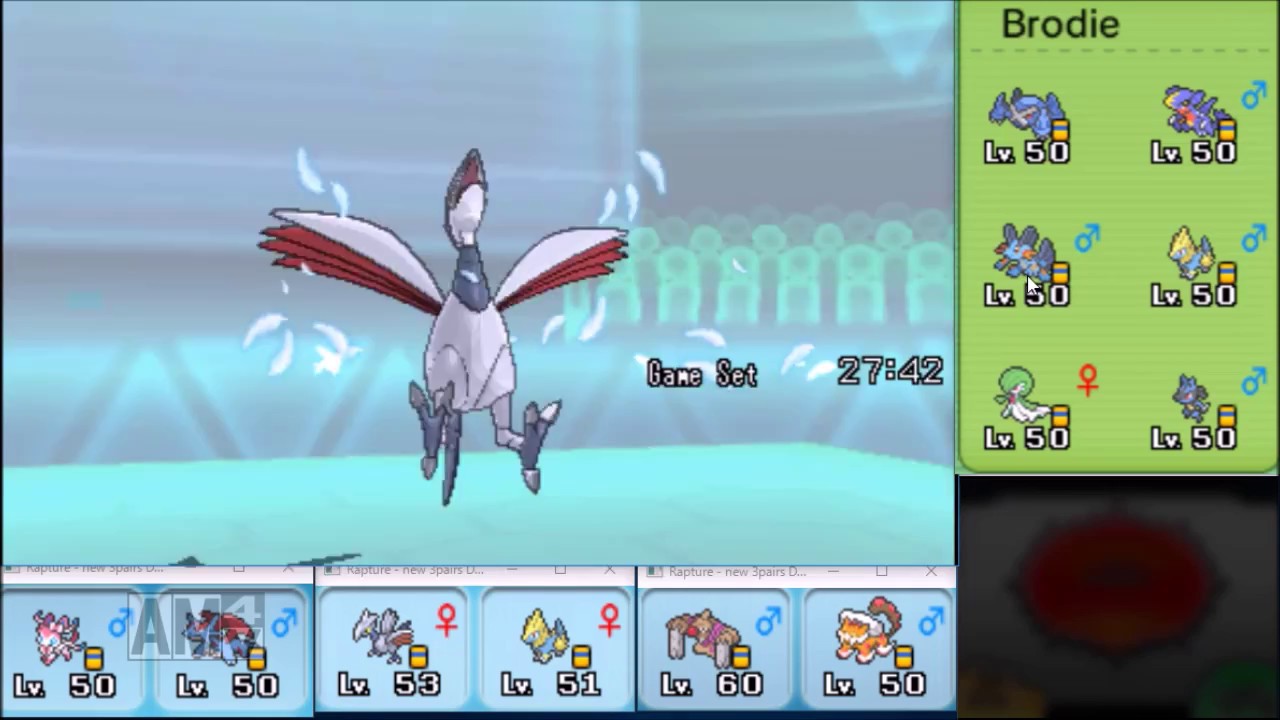Click the Zoroark sprite next to Sylveon
Viewport: 1280px width, 720px height.
pyautogui.click(x=215, y=638)
